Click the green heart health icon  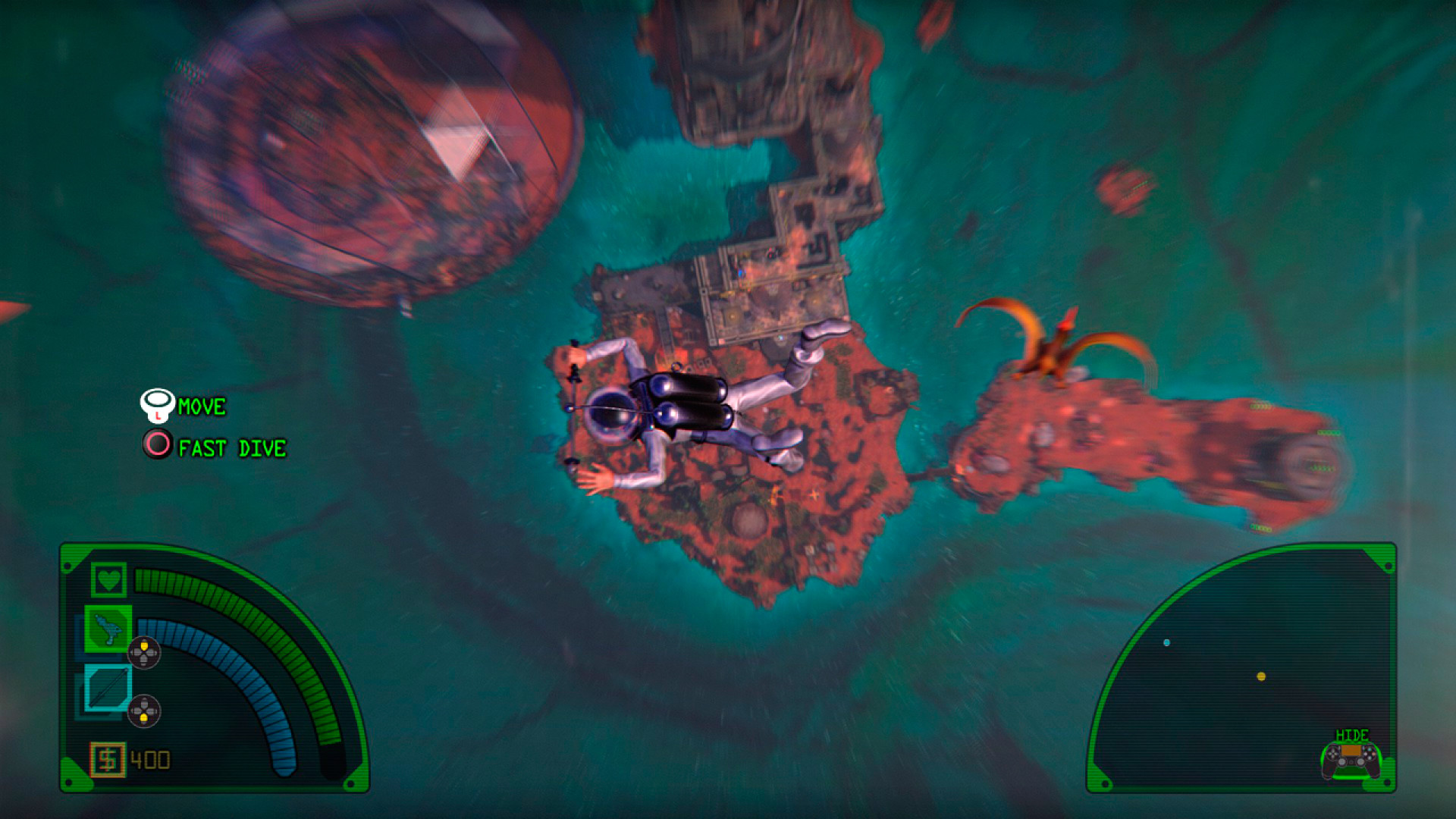(108, 580)
